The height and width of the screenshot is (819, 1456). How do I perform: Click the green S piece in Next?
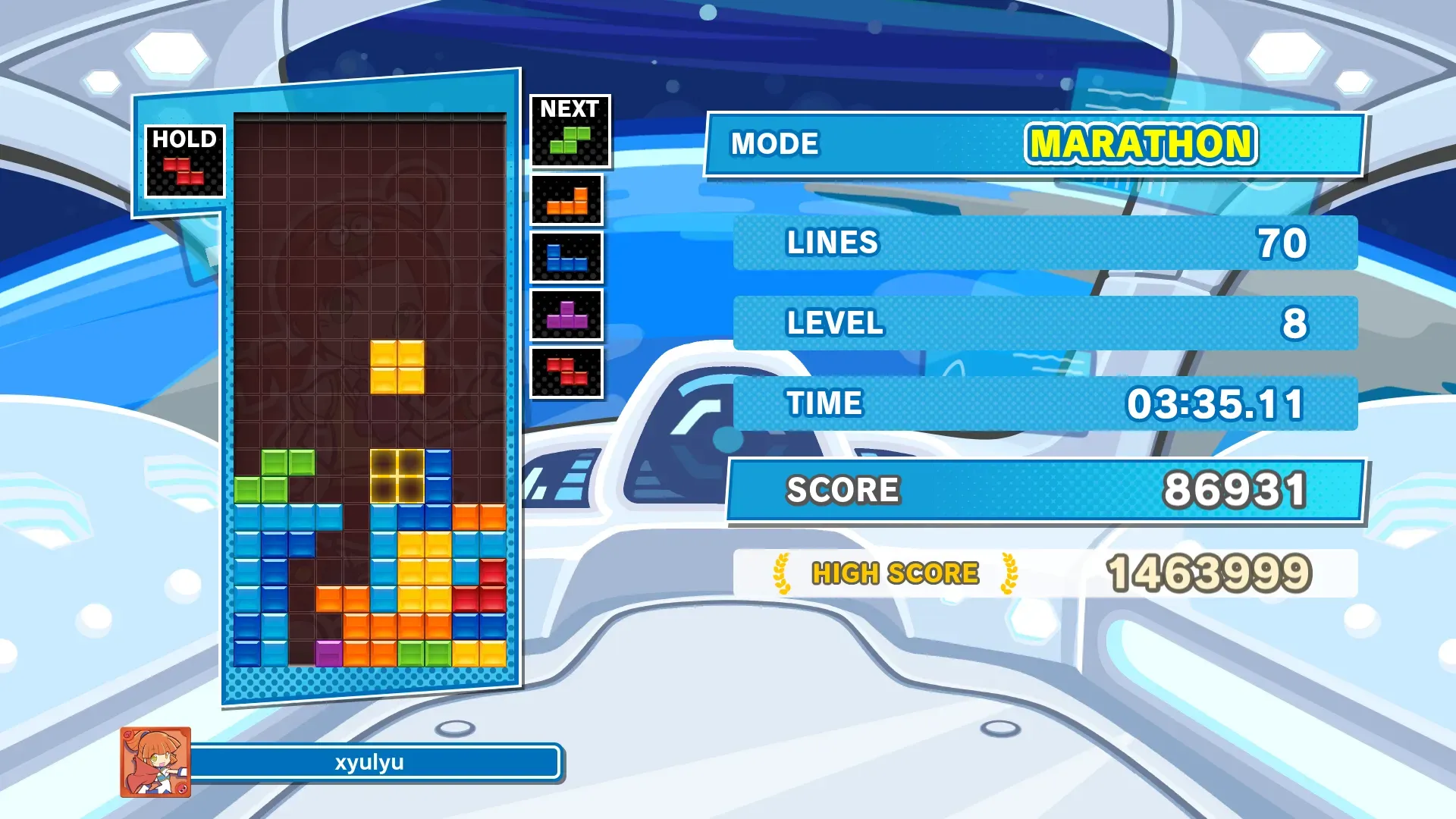point(570,140)
